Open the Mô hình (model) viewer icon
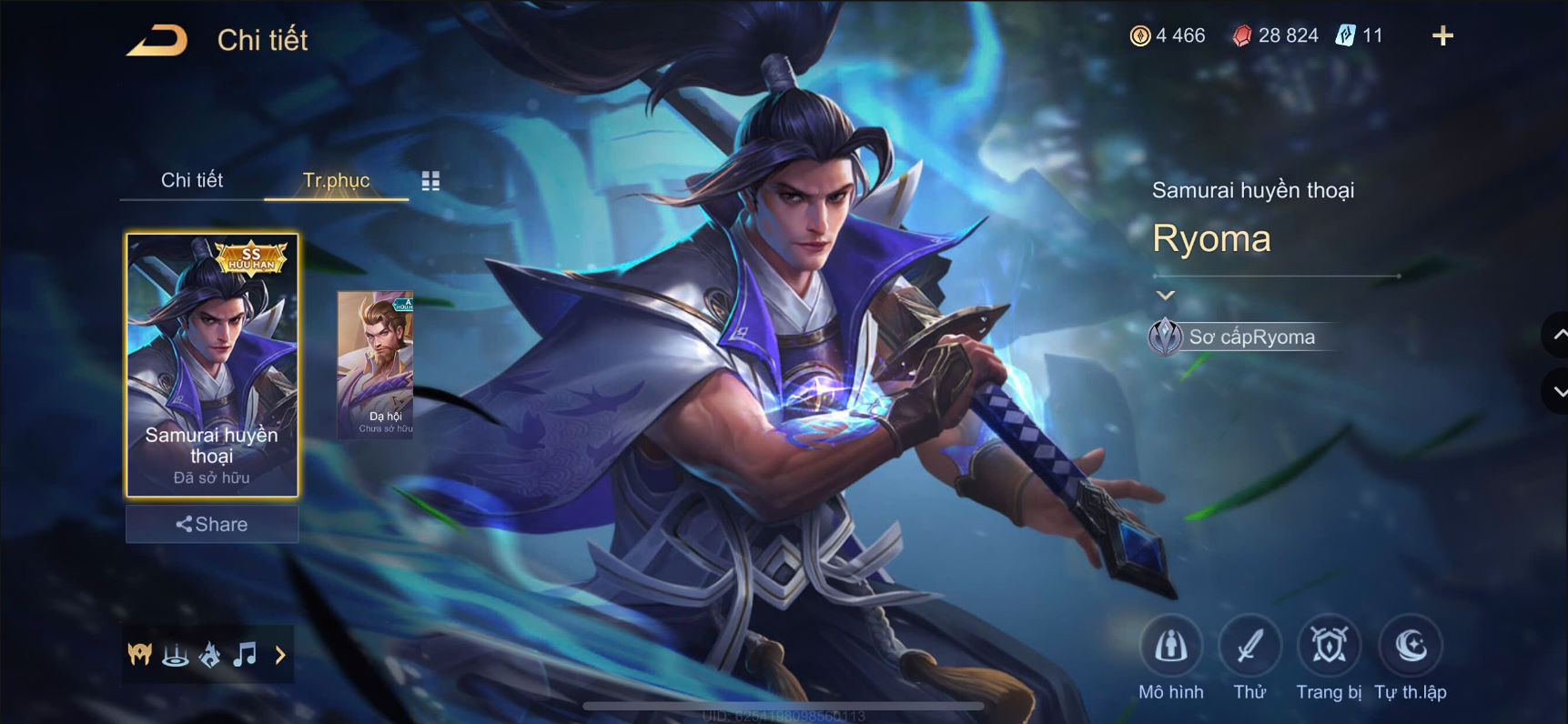This screenshot has width=1568, height=724. pyautogui.click(x=1172, y=648)
